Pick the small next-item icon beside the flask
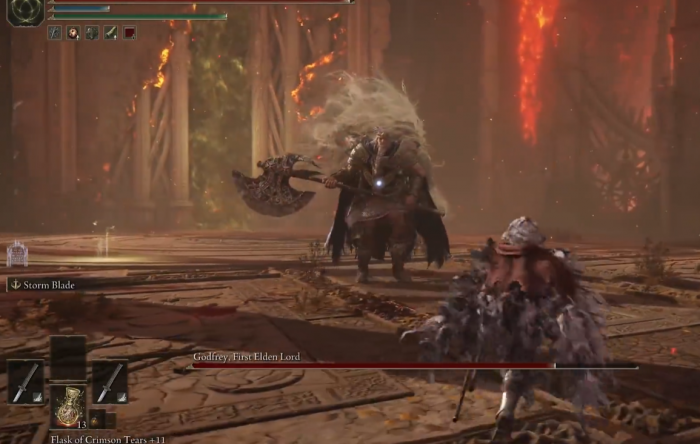The height and width of the screenshot is (444, 700). (97, 418)
